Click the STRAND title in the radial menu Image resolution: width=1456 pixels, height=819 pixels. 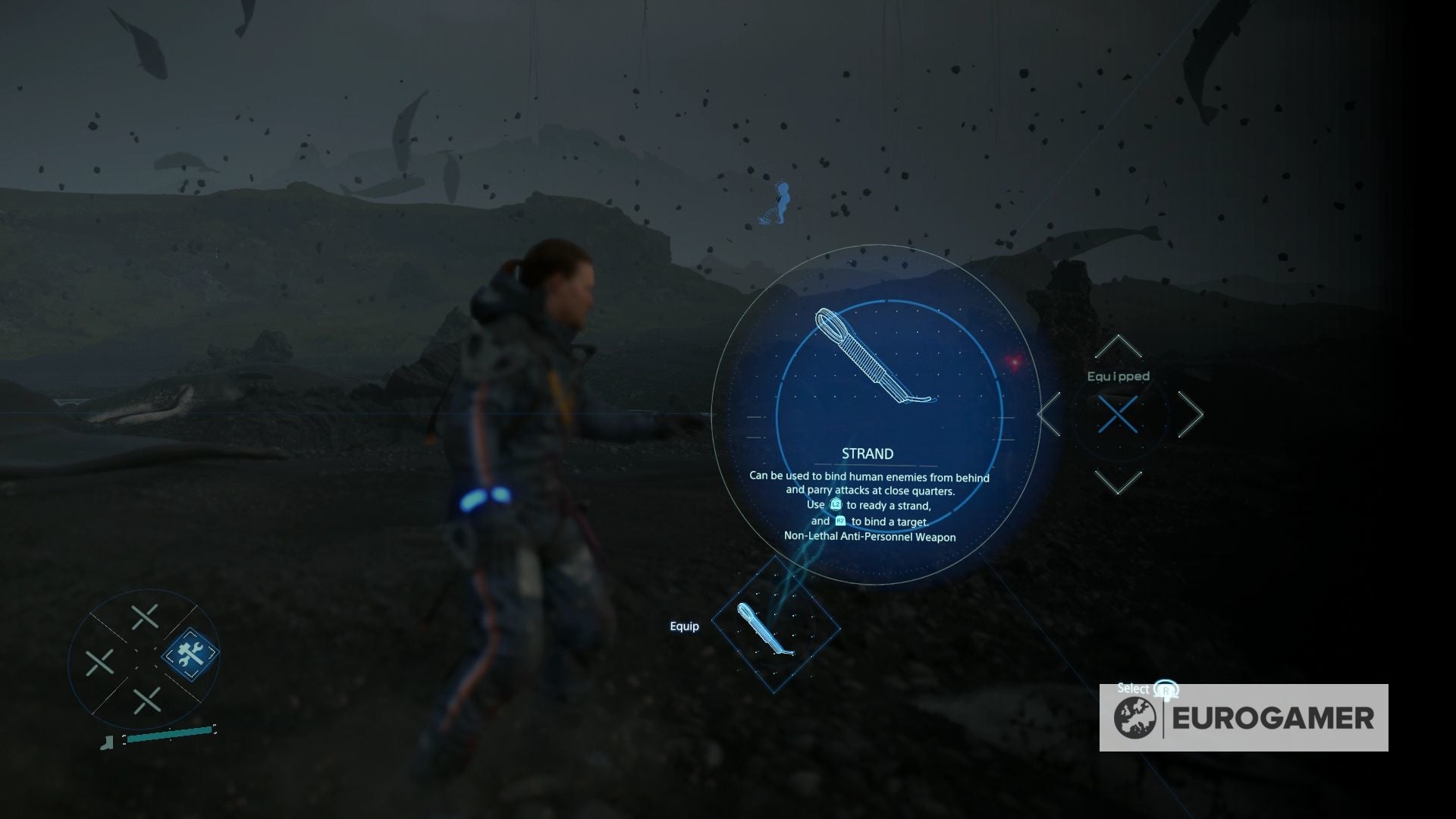(867, 453)
